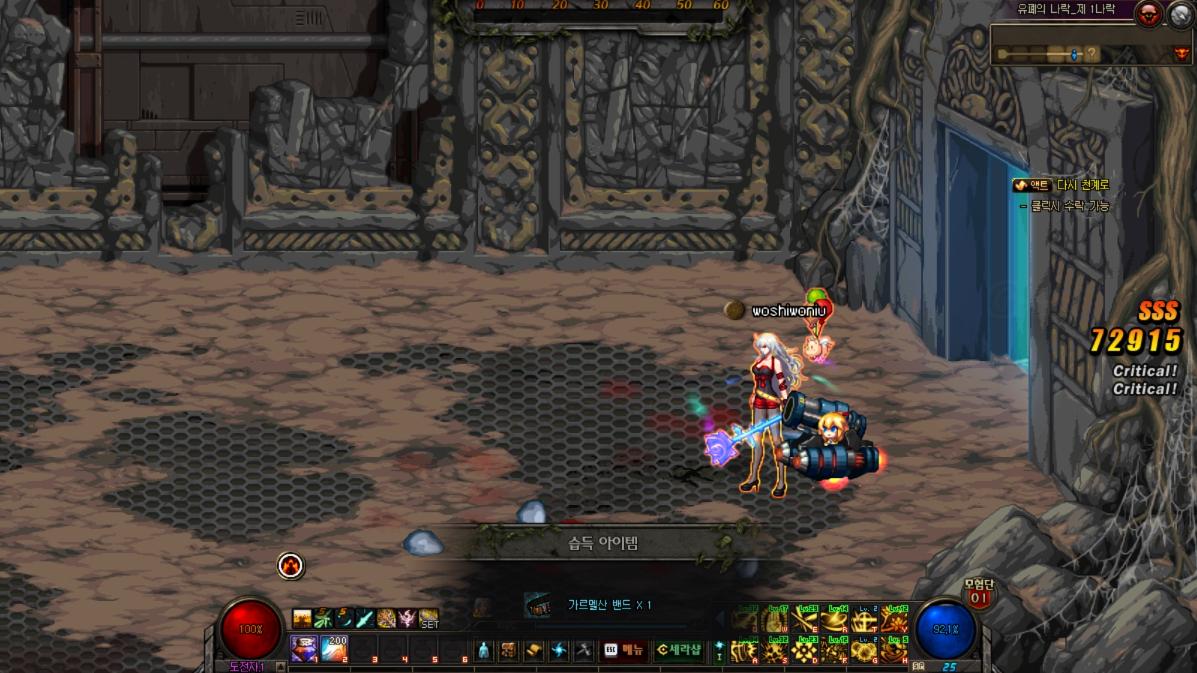Open the character silhouette menu icon
The height and width of the screenshot is (673, 1197).
[x=484, y=650]
